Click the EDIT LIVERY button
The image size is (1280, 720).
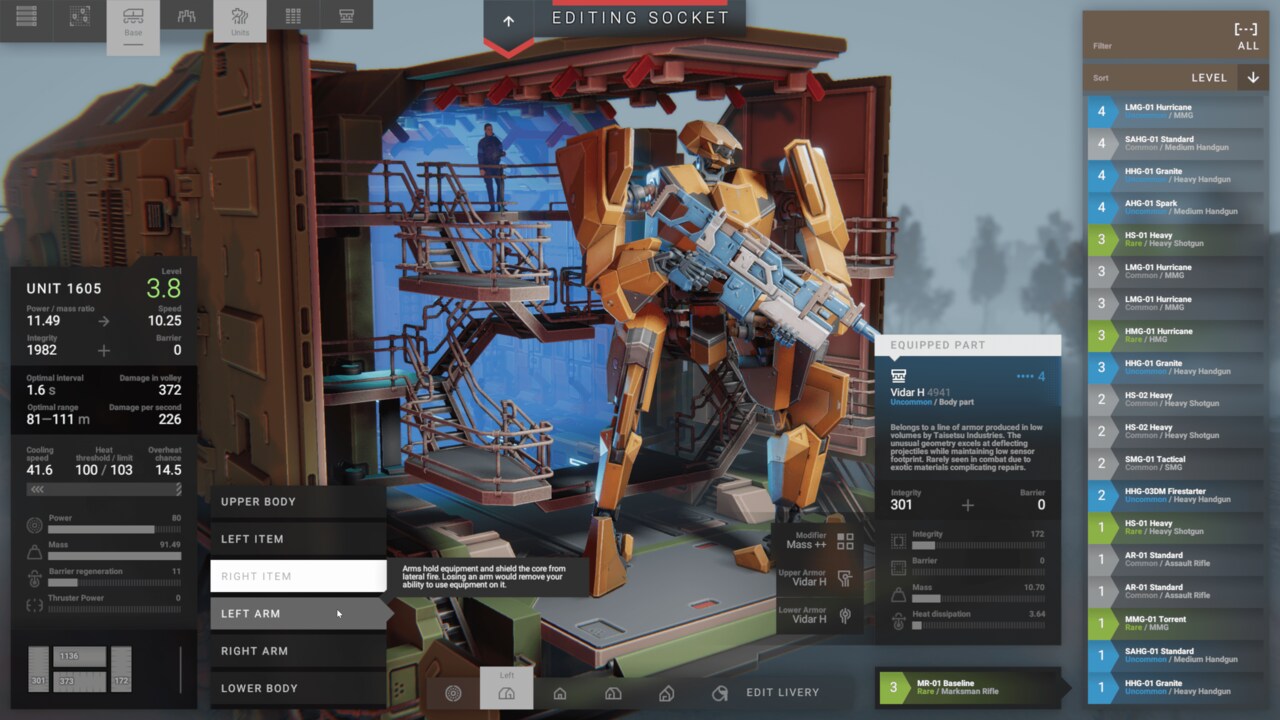point(782,692)
